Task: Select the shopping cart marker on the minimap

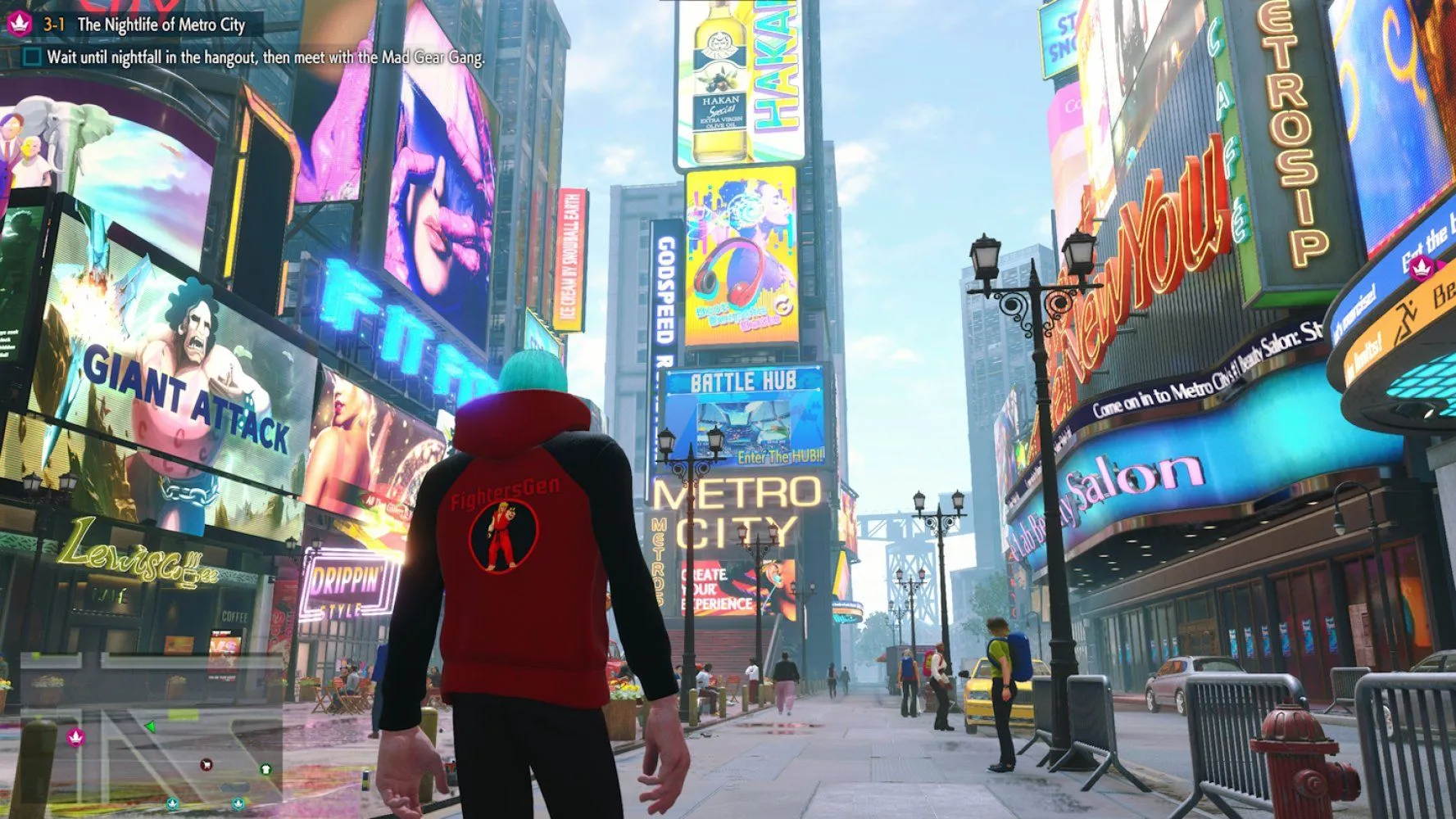Action: (206, 765)
